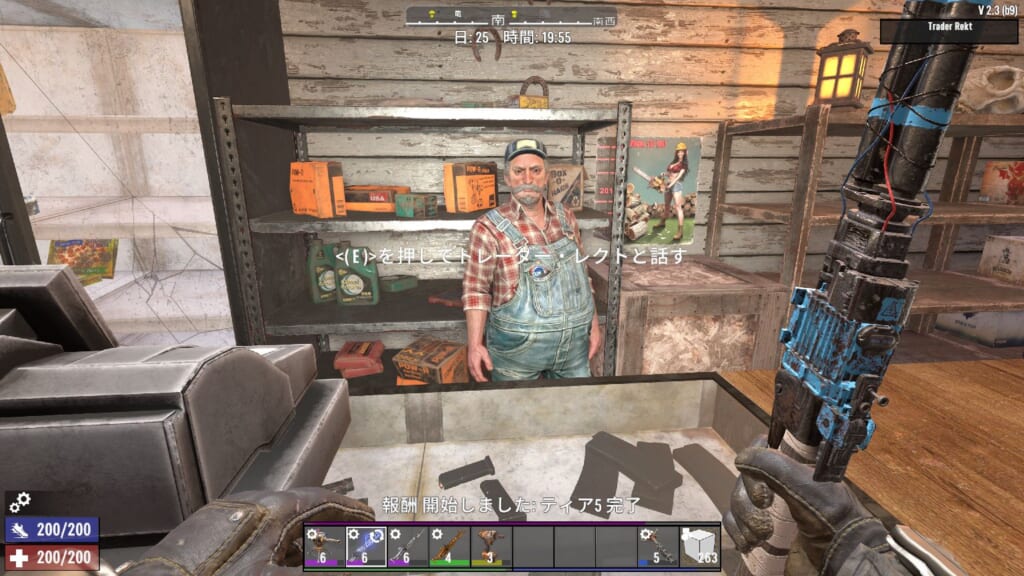Select the slender gray weapon with purple bar

pyautogui.click(x=407, y=546)
